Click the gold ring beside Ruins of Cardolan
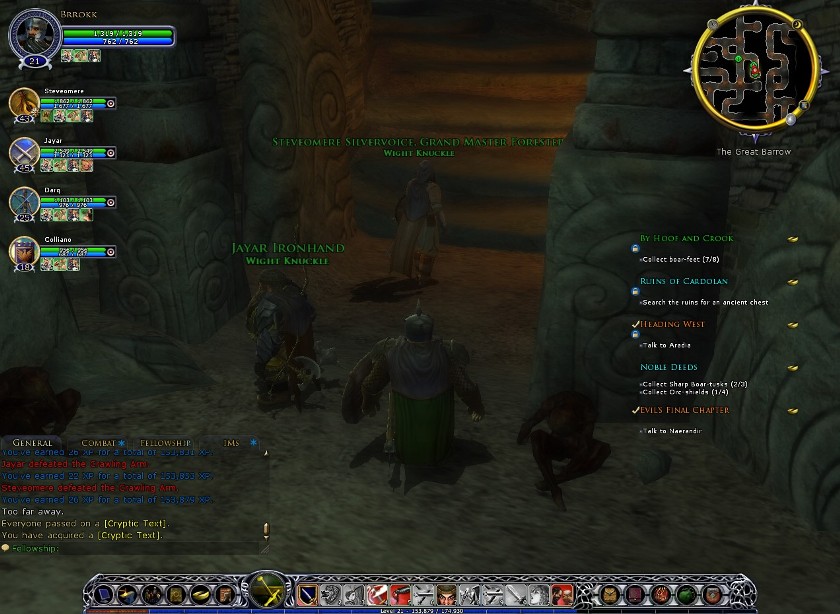This screenshot has height=614, width=840. point(792,282)
